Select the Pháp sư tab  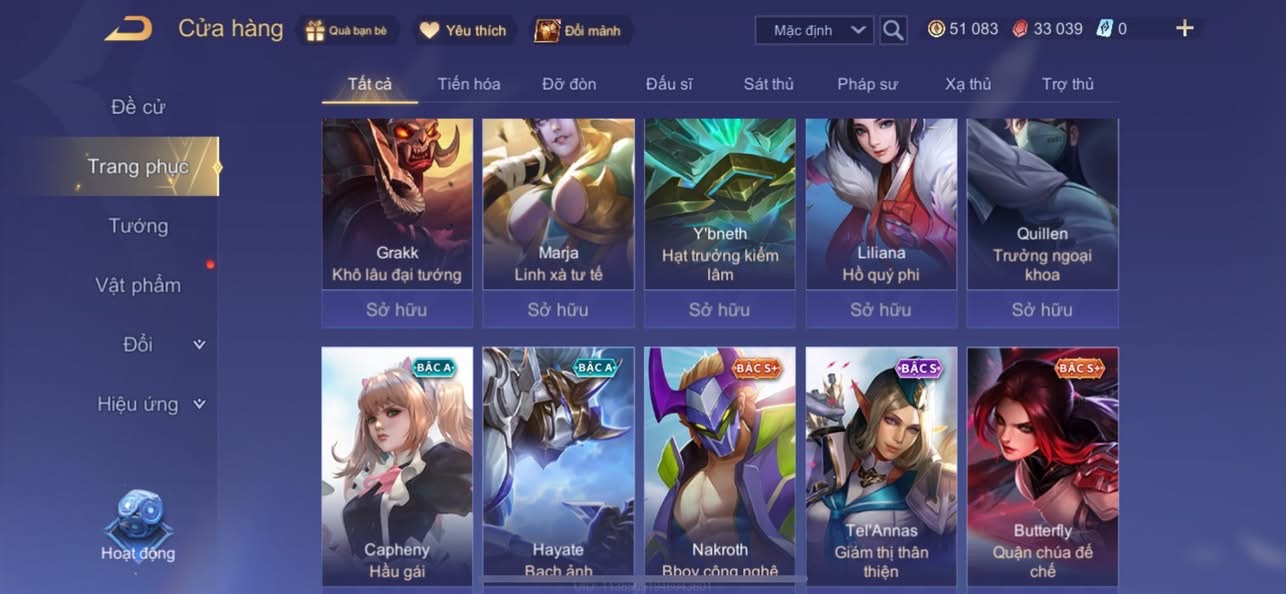[x=867, y=84]
